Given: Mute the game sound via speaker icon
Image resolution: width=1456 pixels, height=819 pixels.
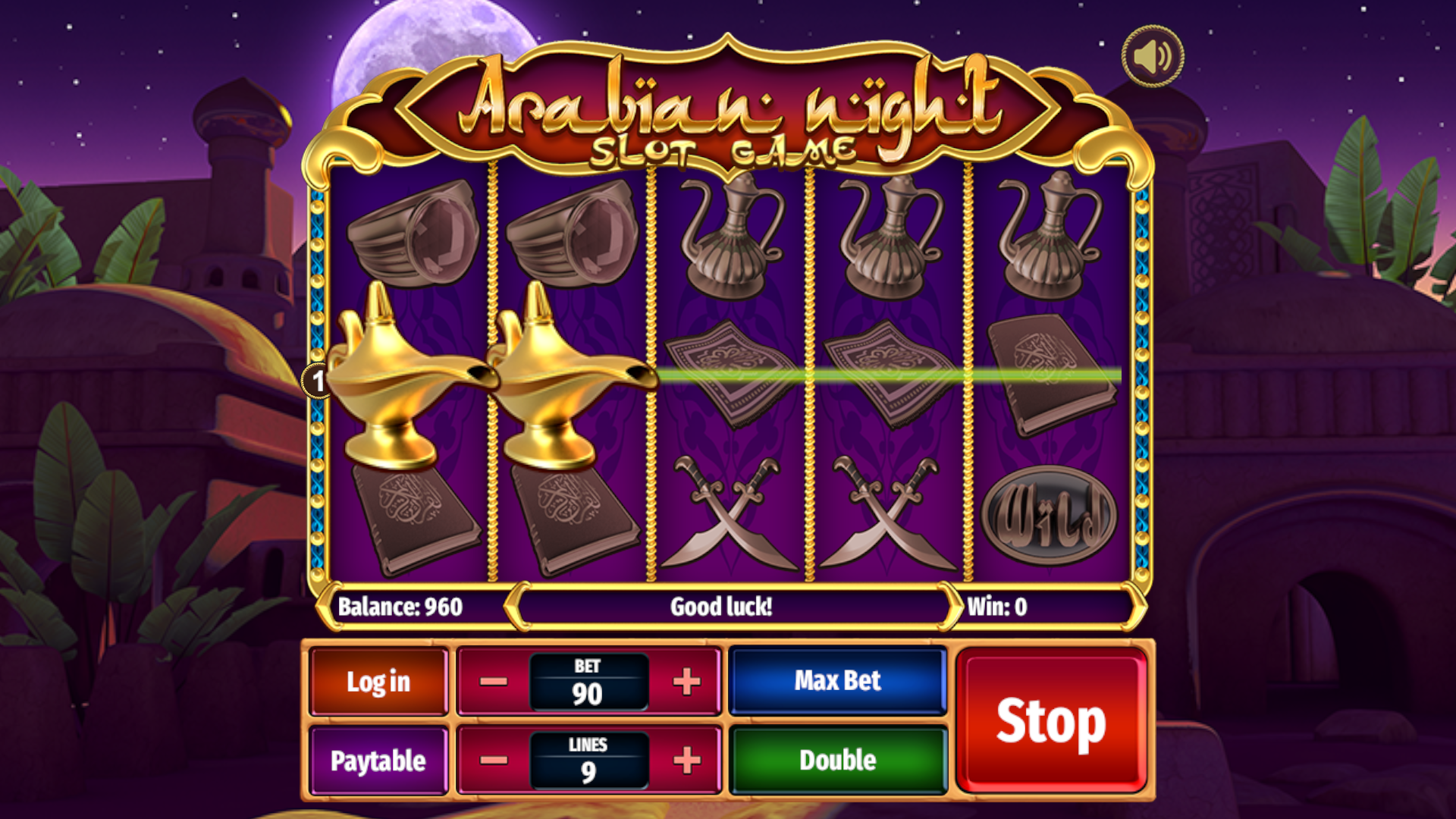Looking at the screenshot, I should click(x=1151, y=57).
